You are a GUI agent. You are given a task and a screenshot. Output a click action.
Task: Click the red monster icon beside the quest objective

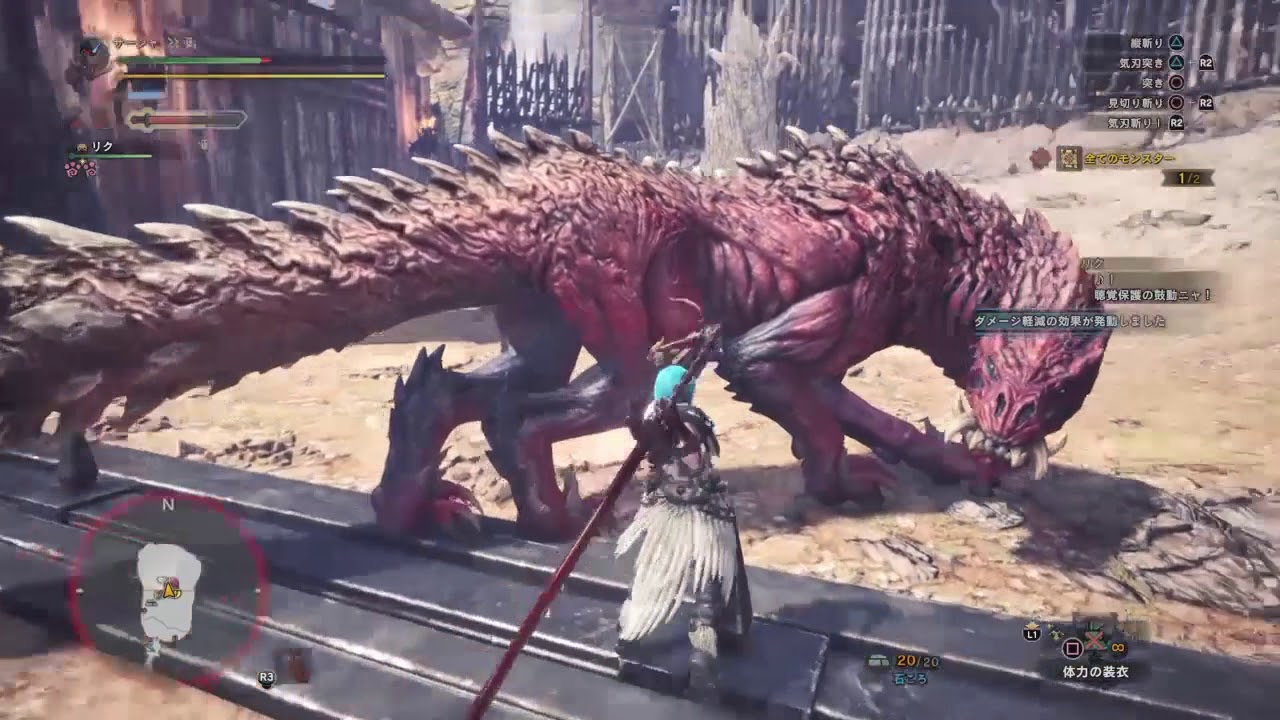pyautogui.click(x=1043, y=157)
